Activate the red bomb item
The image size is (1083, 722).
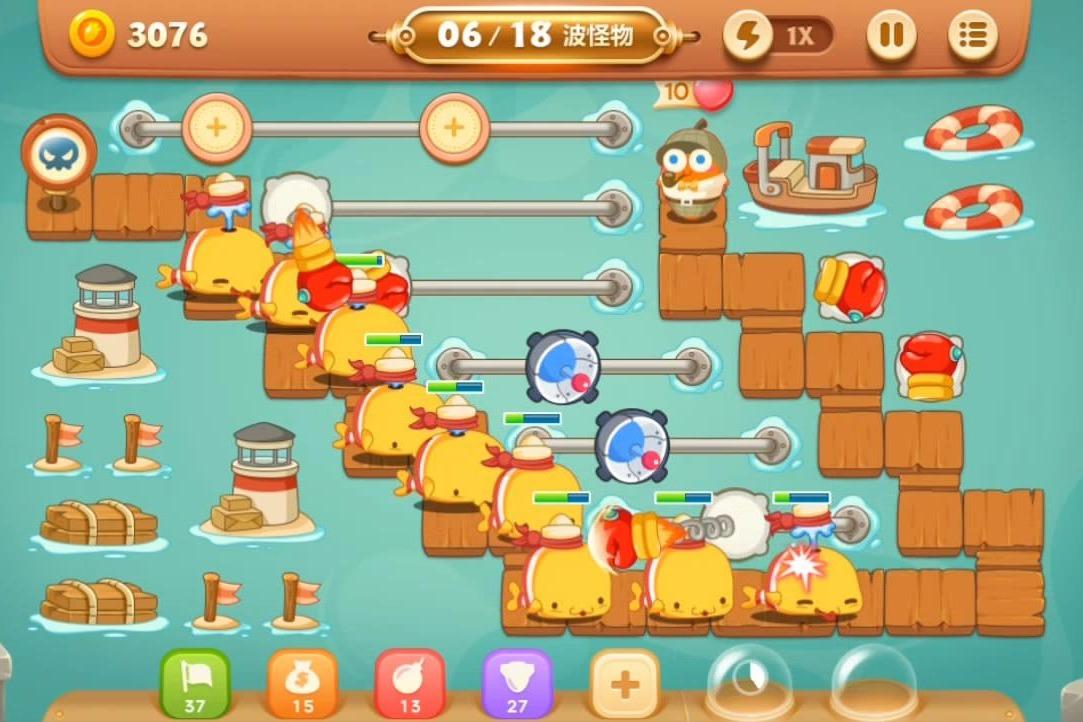[x=410, y=683]
